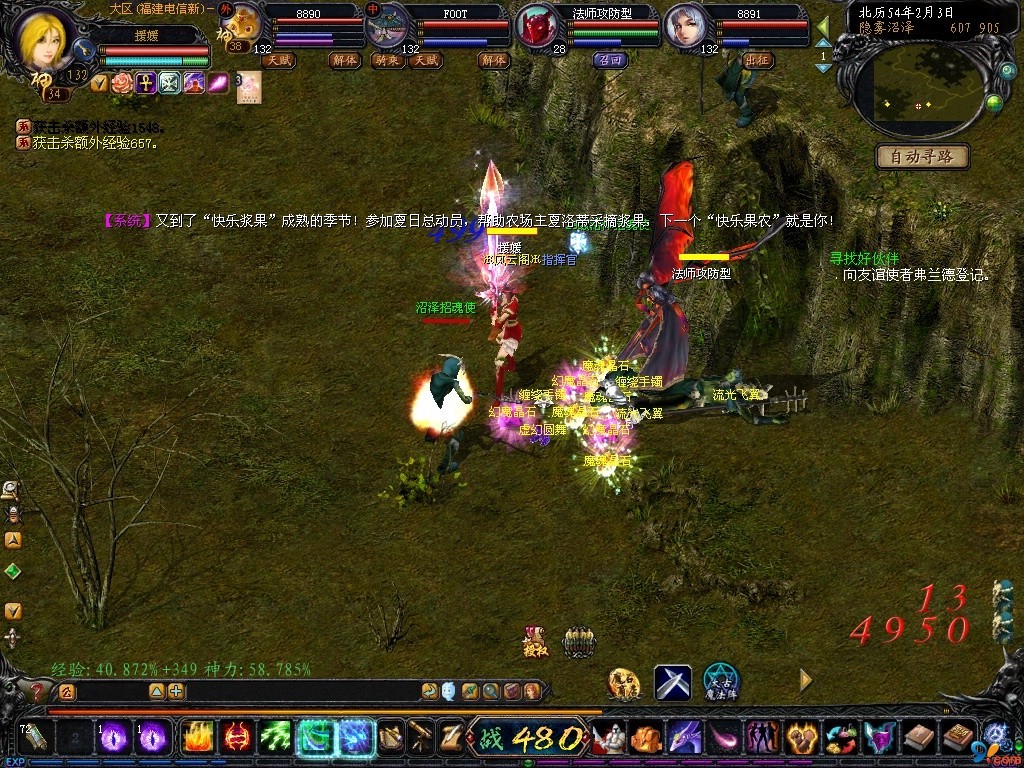The width and height of the screenshot is (1024, 768).
Task: Open the green globe button beside minimap
Action: pos(994,102)
